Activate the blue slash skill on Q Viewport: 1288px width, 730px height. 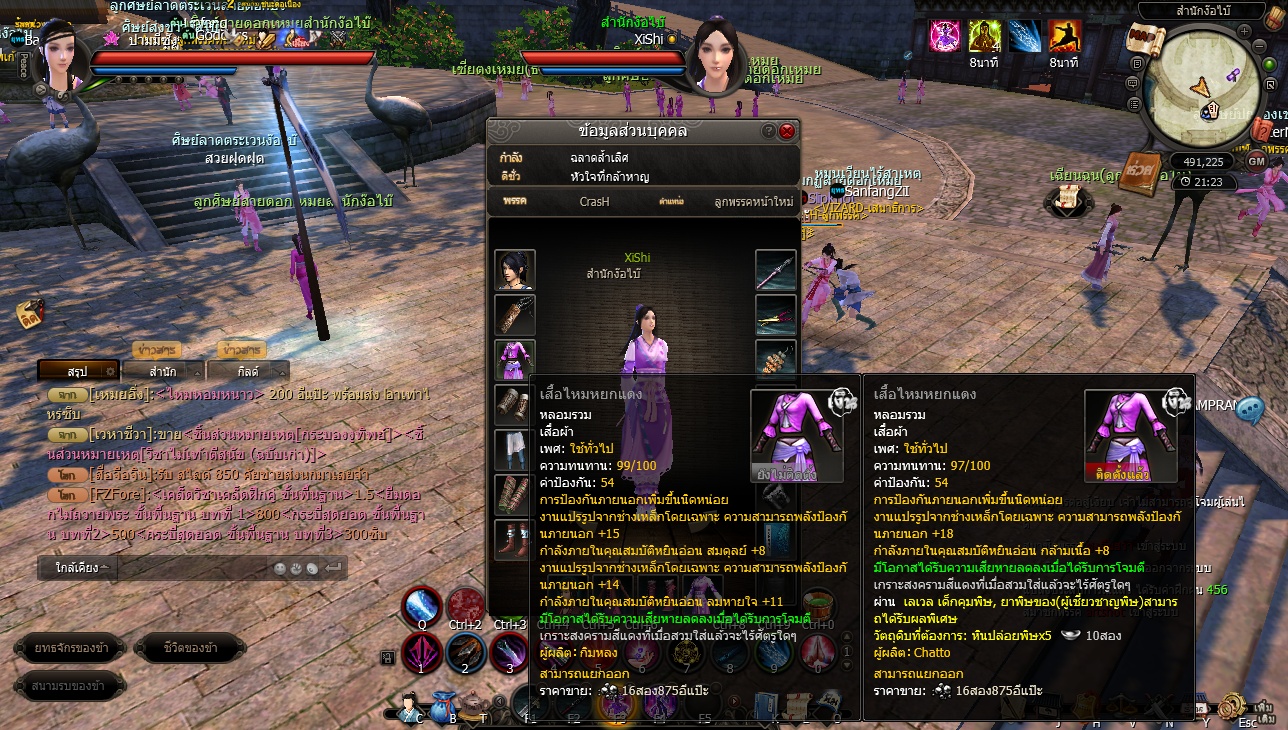coord(423,606)
